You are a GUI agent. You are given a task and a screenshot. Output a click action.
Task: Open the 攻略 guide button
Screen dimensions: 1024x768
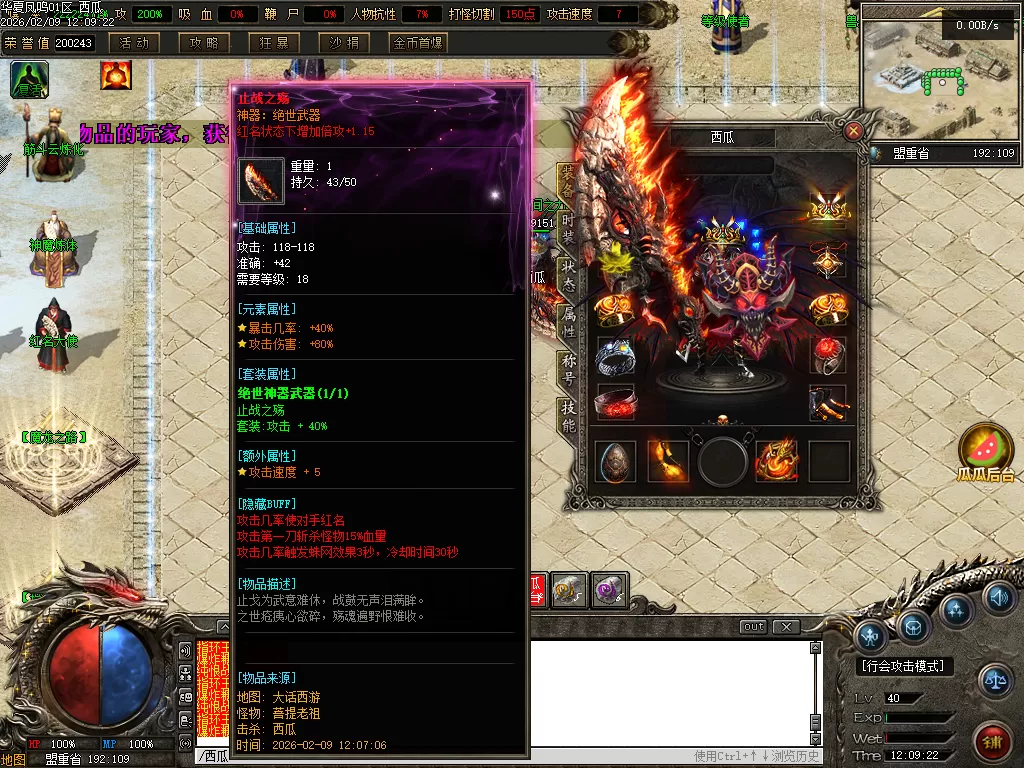(204, 43)
